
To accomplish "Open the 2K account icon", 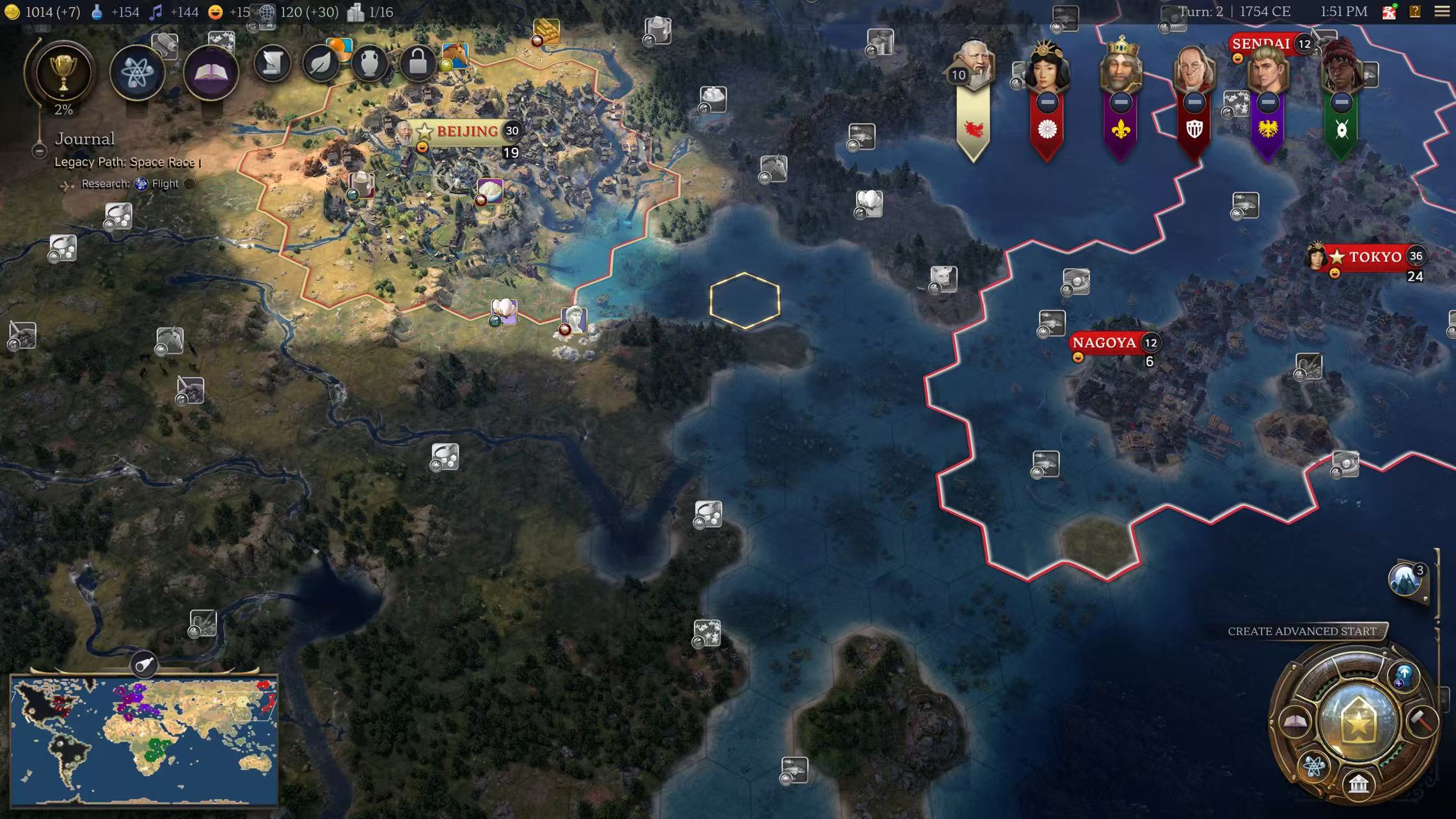I will point(1389,12).
